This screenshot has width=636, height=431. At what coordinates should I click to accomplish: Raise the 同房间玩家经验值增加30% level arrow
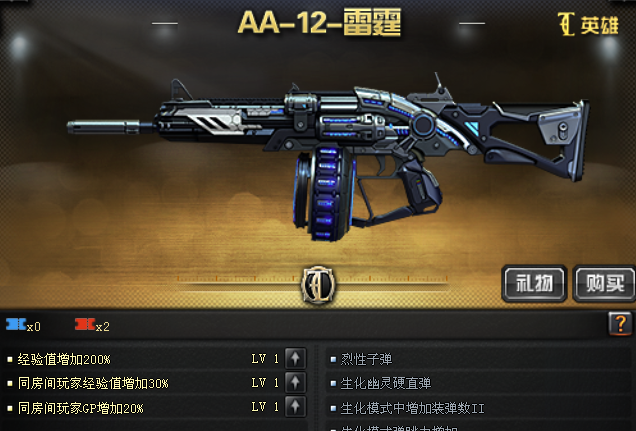point(295,383)
